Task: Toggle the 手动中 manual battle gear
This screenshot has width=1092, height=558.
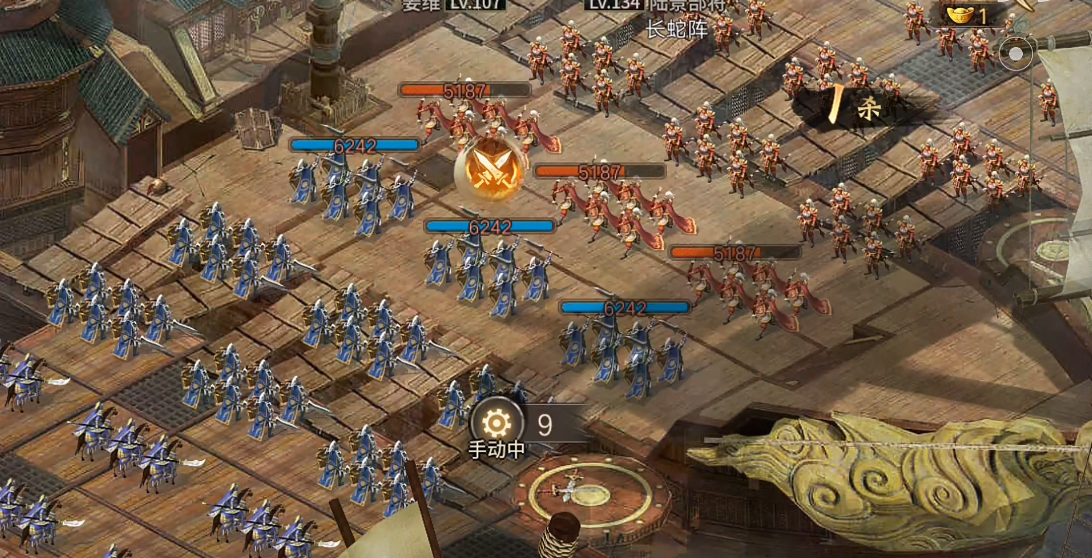Action: pyautogui.click(x=495, y=422)
